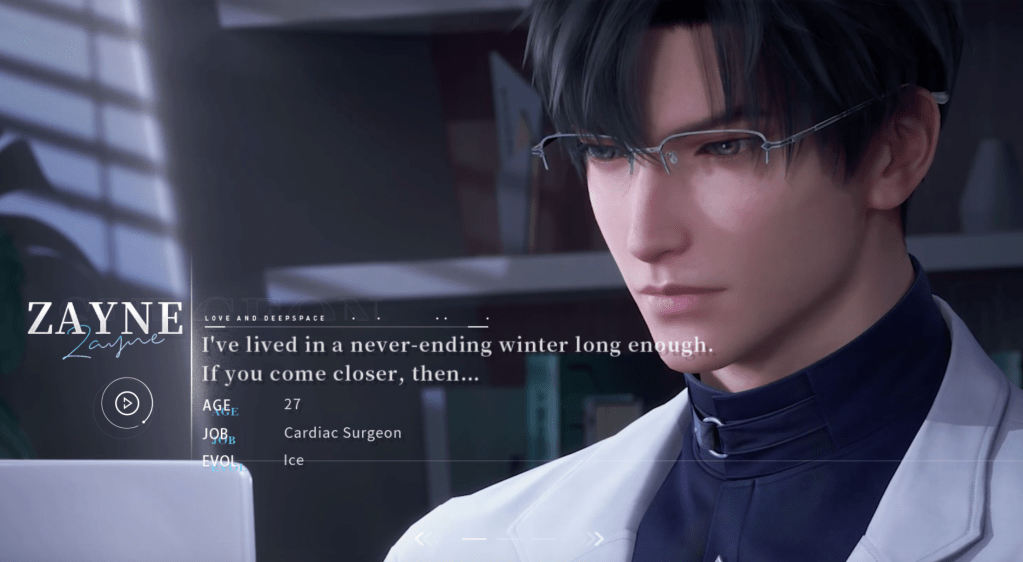Go to the next character profile
The height and width of the screenshot is (562, 1023).
597,539
